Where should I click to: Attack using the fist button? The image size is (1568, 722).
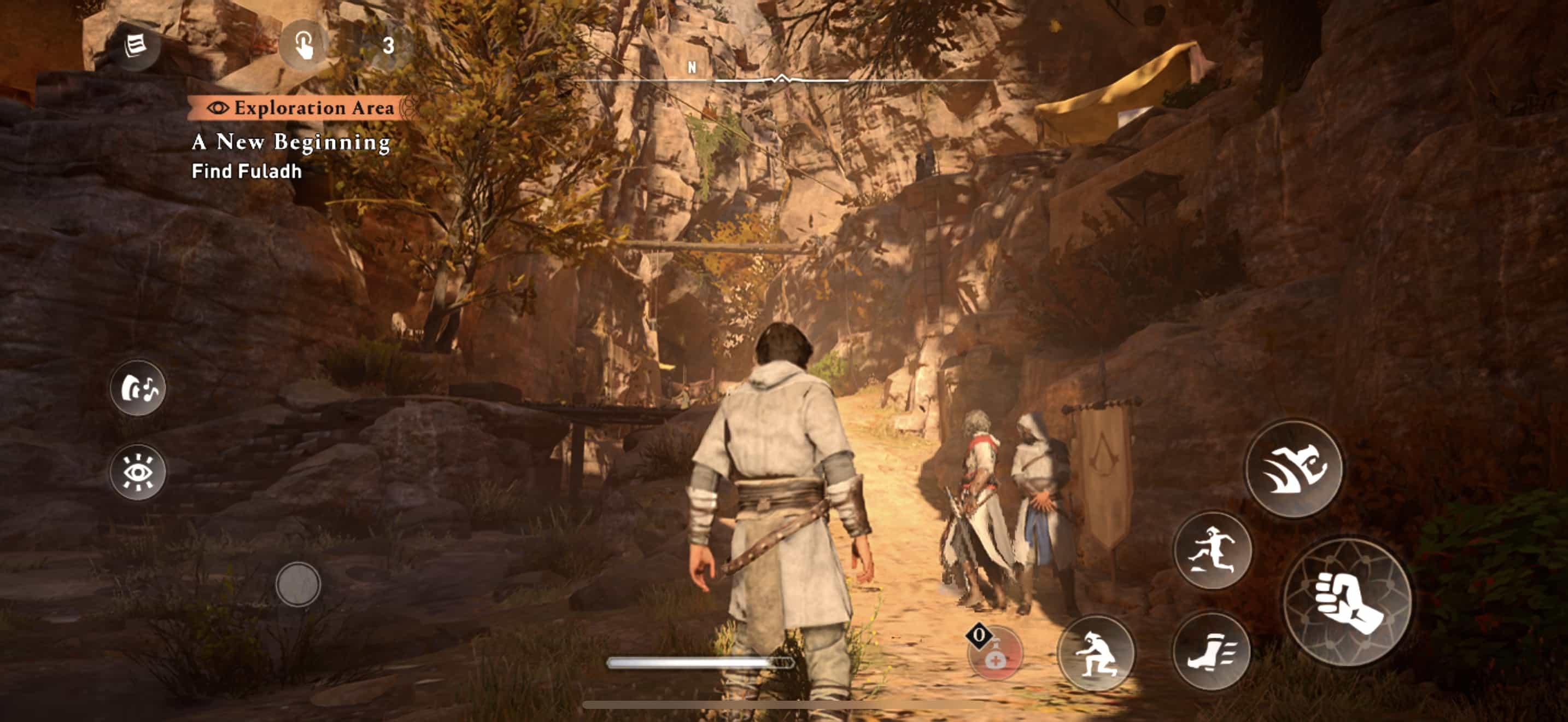(x=1347, y=602)
